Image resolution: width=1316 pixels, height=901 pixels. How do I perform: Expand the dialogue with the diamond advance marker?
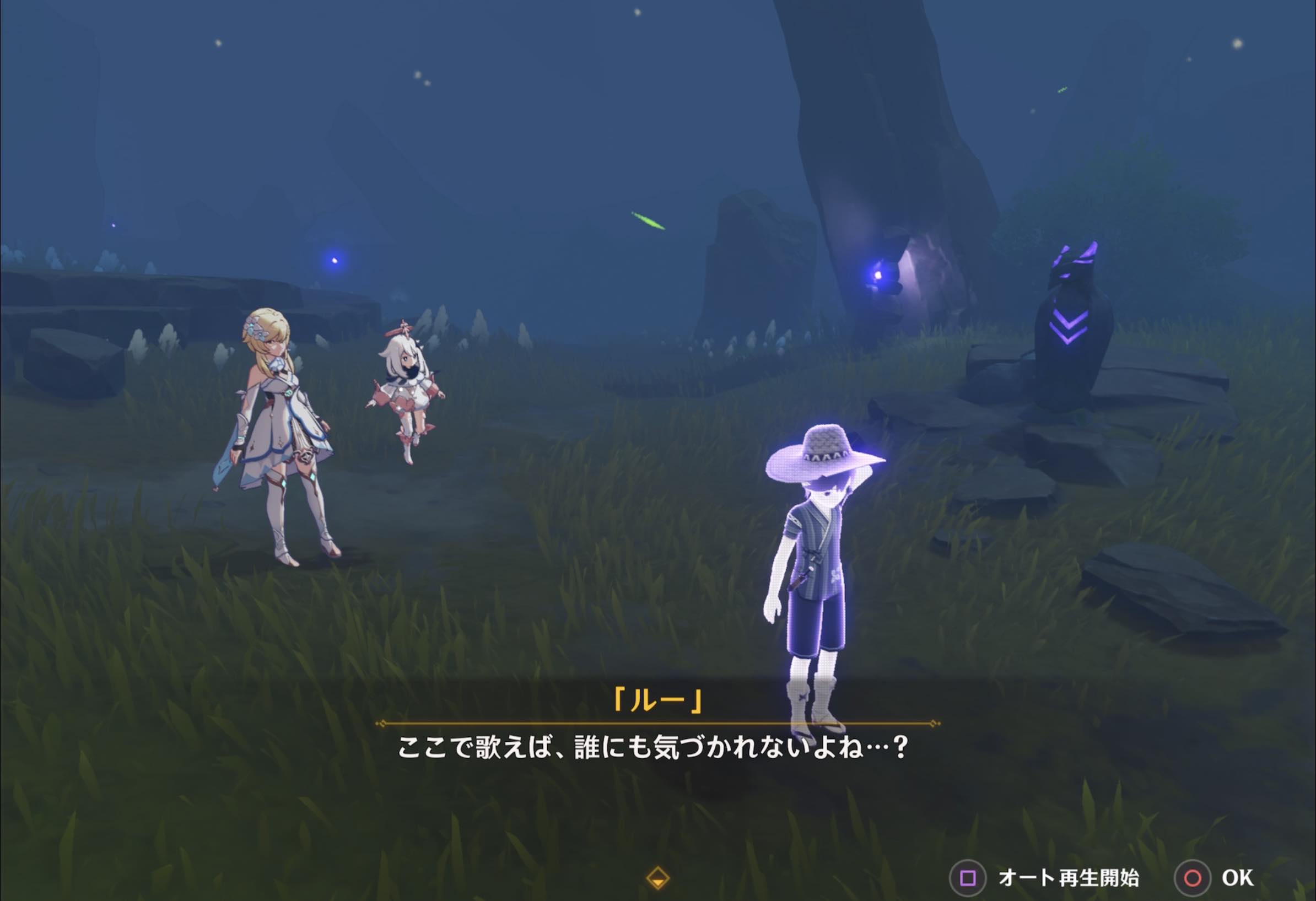coord(658,876)
